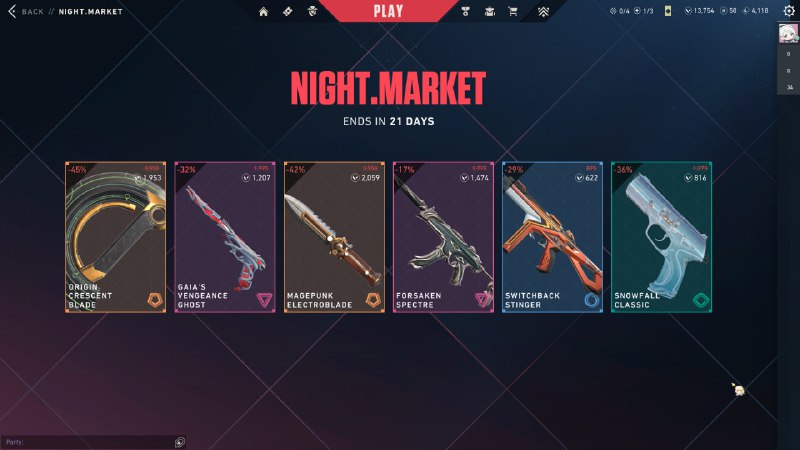Open the battlepass ticket icon

coord(288,12)
